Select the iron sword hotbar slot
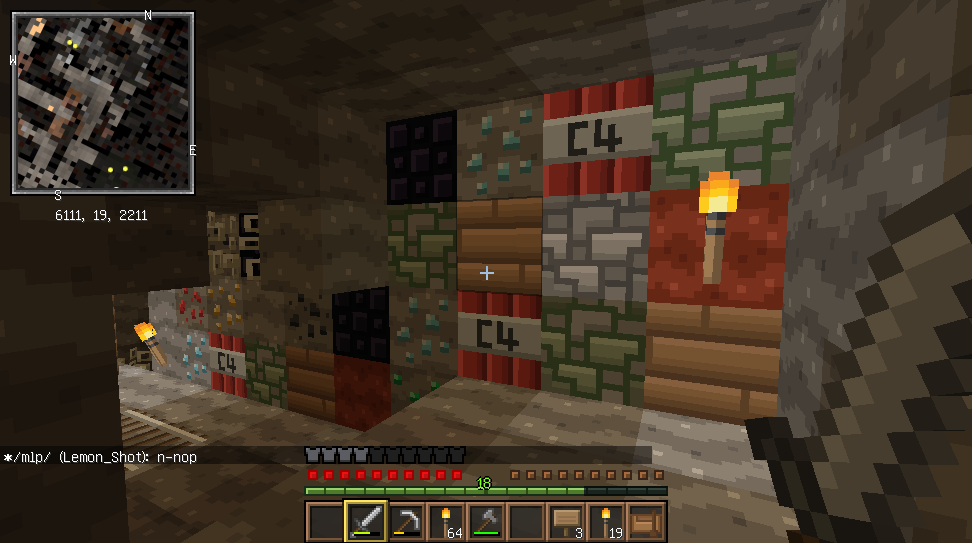This screenshot has width=972, height=543. 366,521
